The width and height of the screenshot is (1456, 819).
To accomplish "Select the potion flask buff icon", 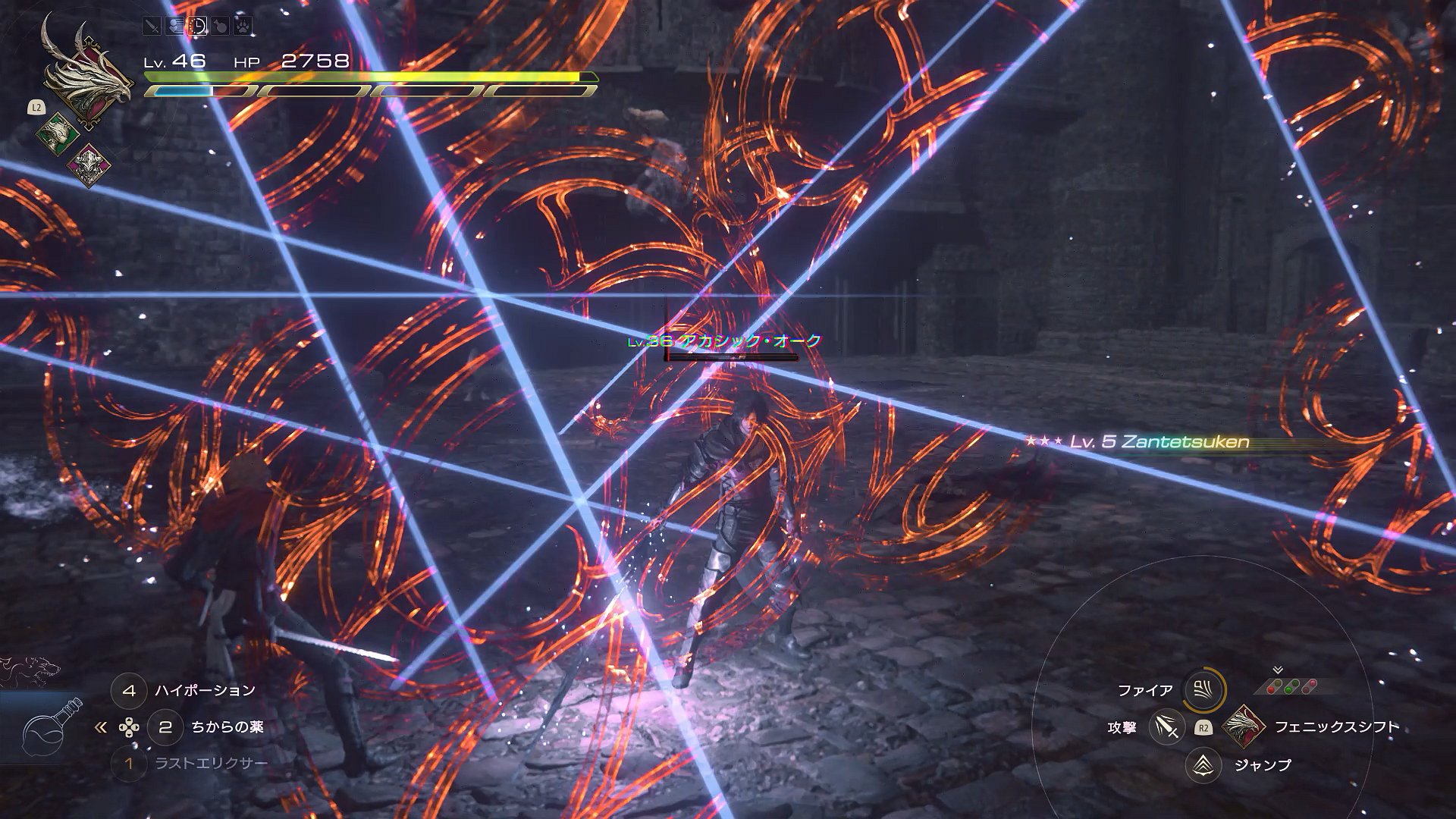I will click(220, 27).
